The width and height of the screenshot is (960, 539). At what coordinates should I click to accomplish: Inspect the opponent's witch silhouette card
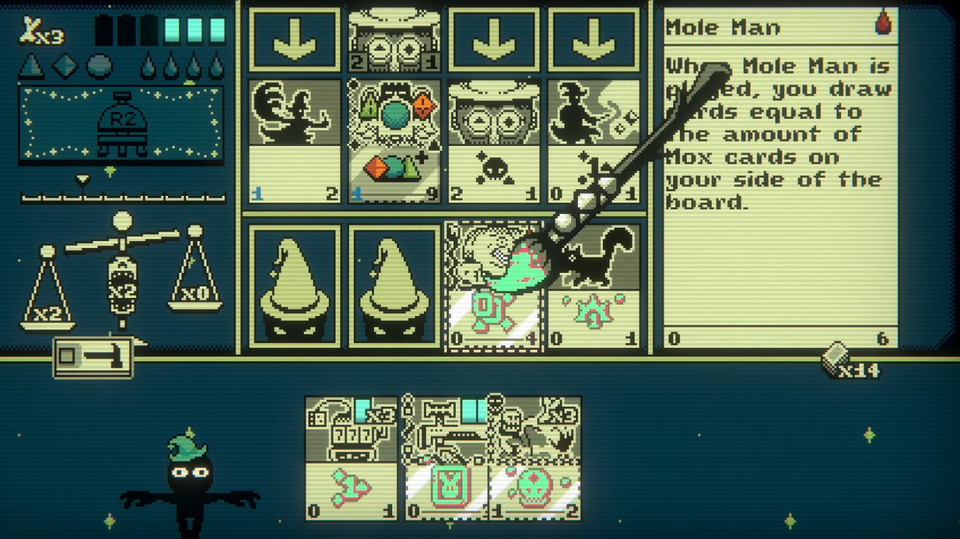click(x=594, y=142)
